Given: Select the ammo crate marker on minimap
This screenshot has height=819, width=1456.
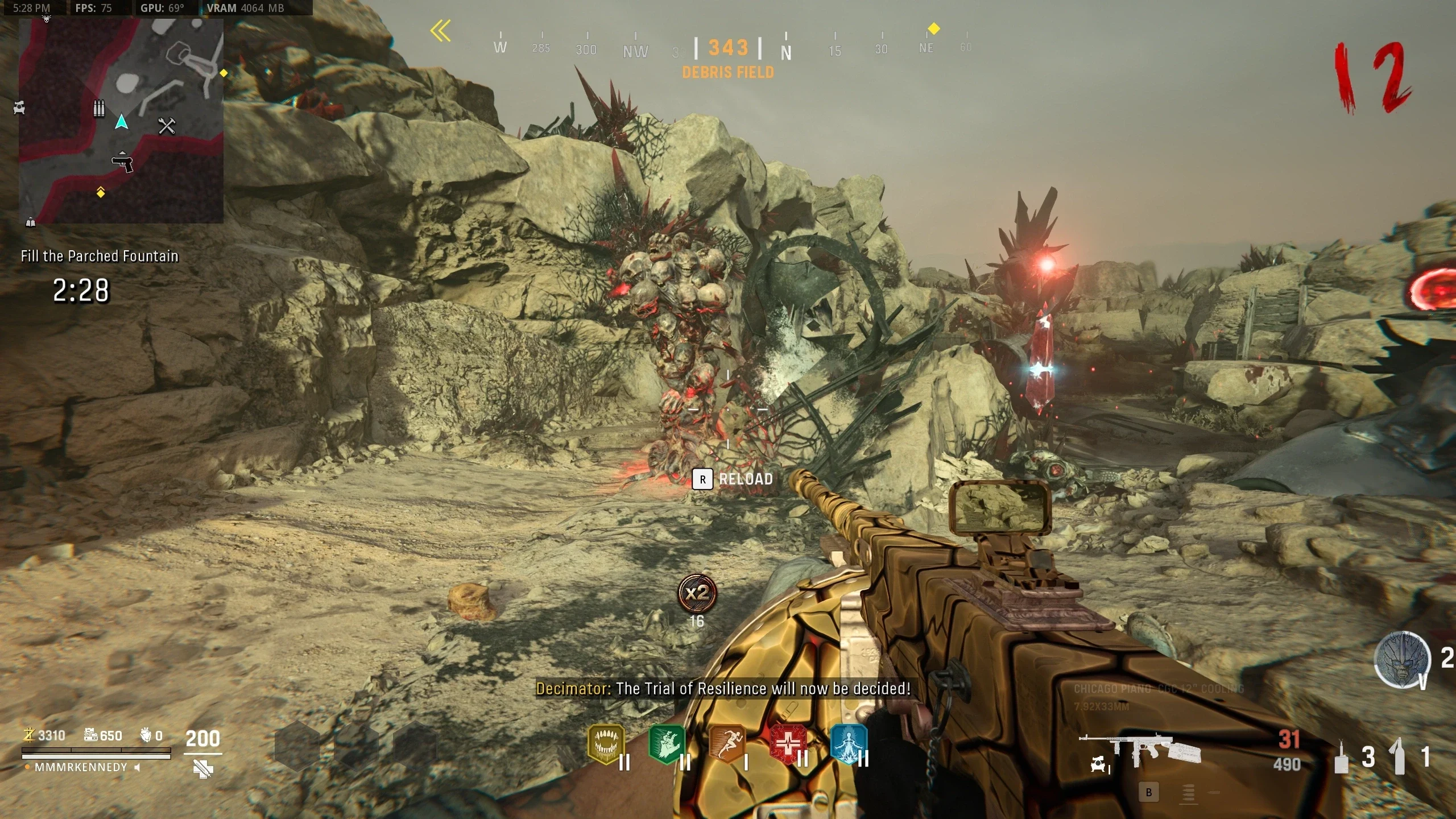Looking at the screenshot, I should coord(99,108).
